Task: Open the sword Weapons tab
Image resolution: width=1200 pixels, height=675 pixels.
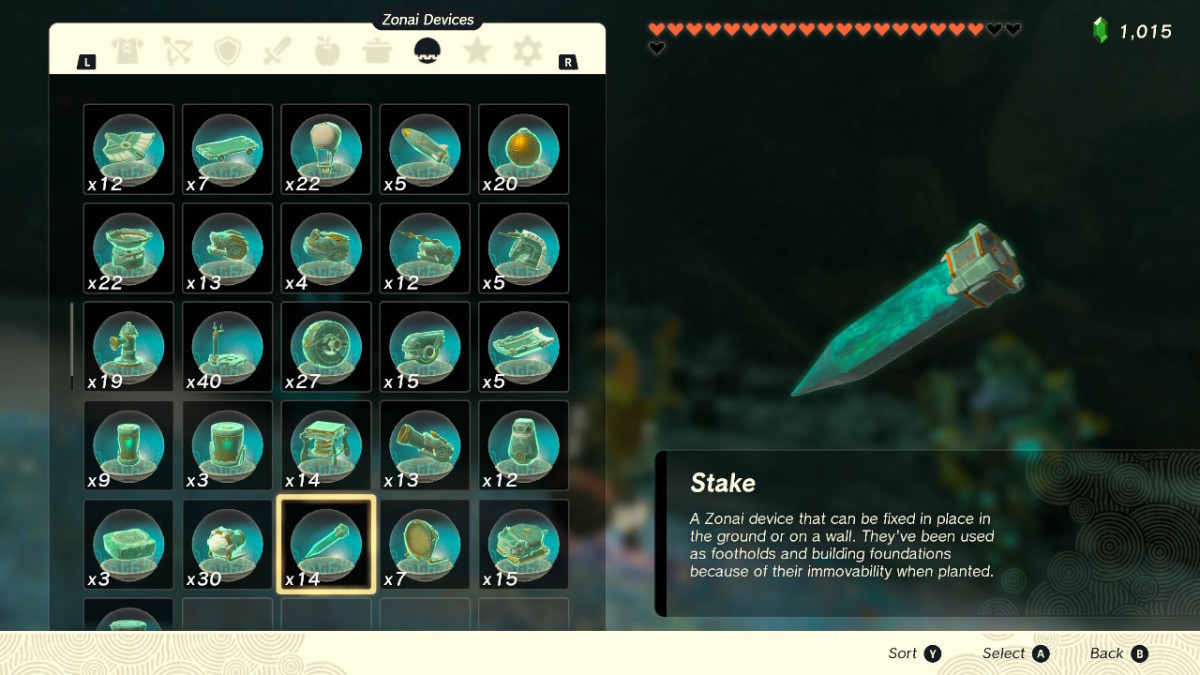Action: (x=278, y=51)
